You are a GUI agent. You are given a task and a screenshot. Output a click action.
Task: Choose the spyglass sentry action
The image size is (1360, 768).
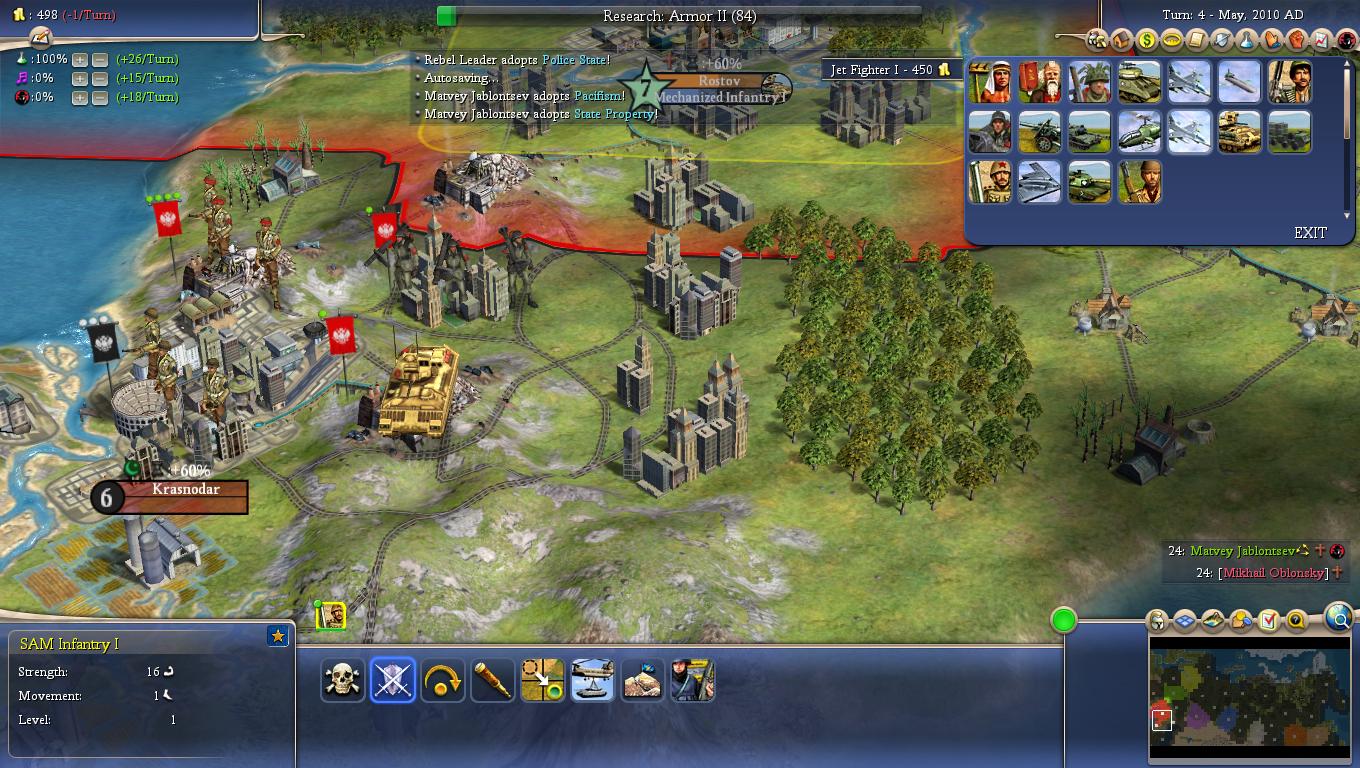(493, 680)
